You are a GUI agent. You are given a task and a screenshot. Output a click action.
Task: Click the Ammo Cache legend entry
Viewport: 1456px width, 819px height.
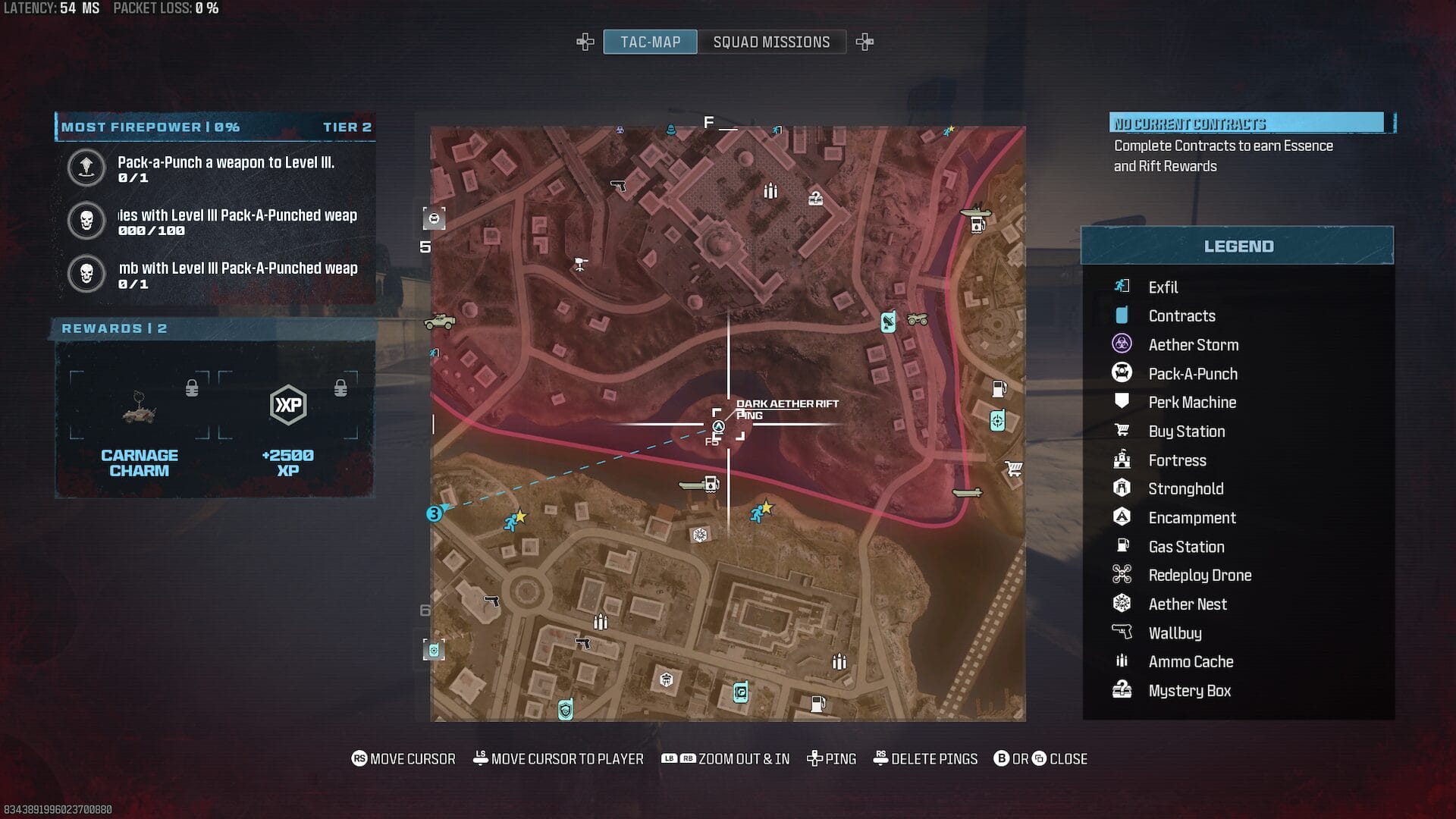[1190, 662]
